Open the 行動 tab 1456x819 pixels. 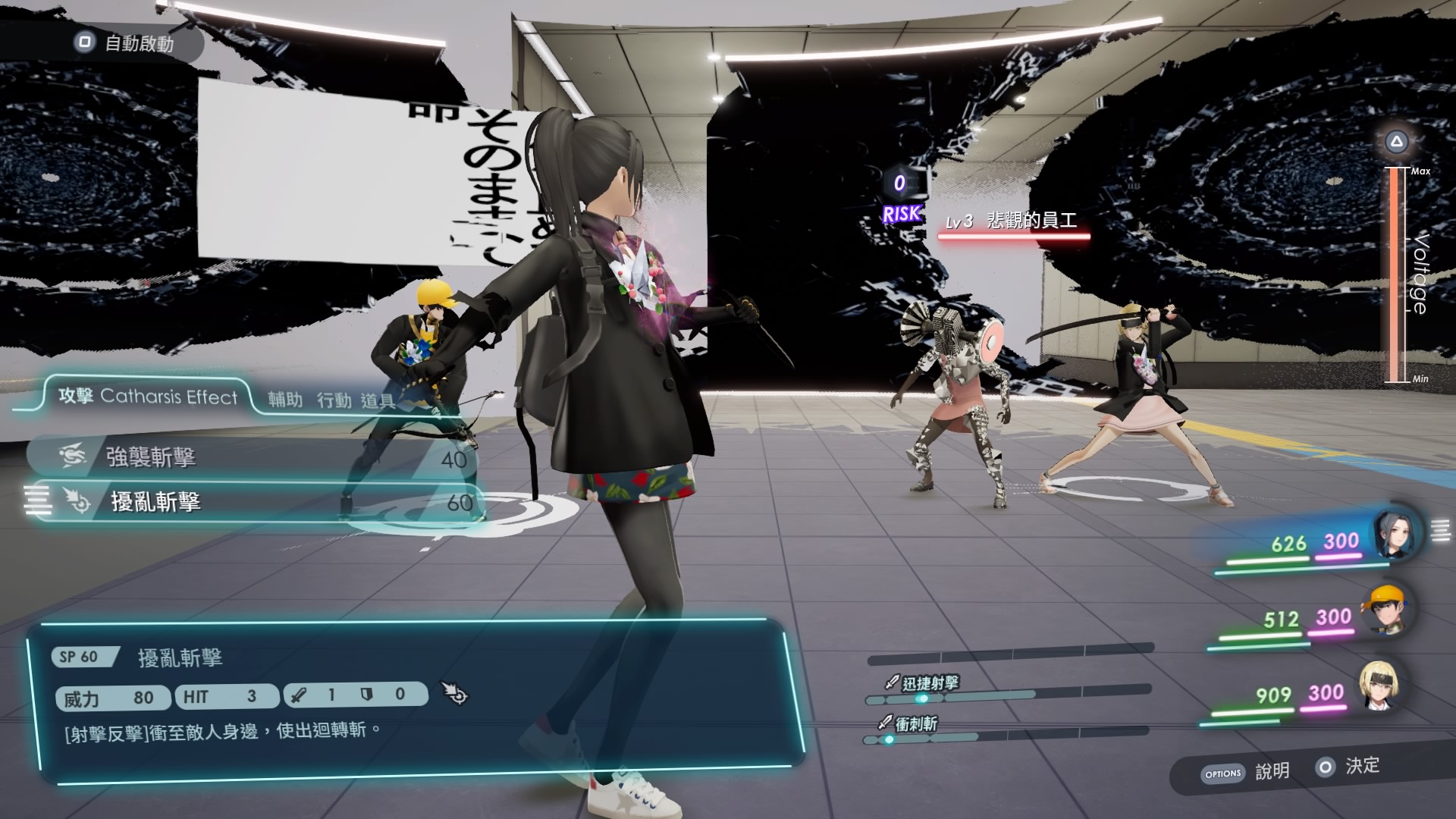[x=334, y=400]
